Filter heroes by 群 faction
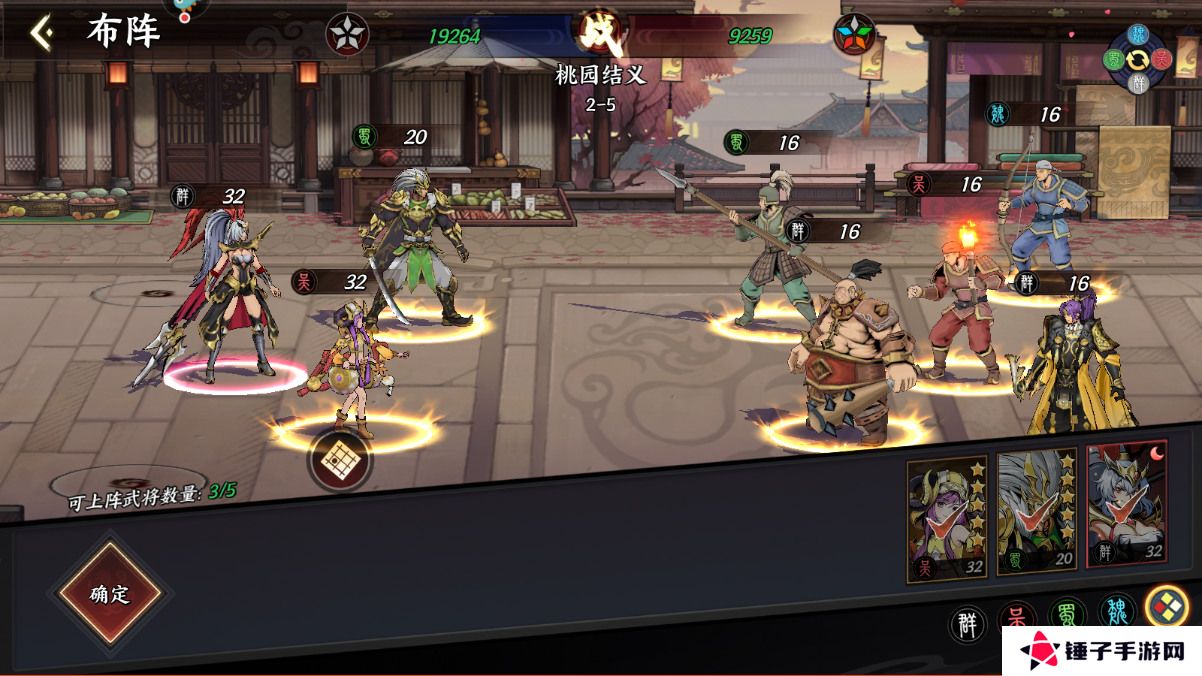 967,625
